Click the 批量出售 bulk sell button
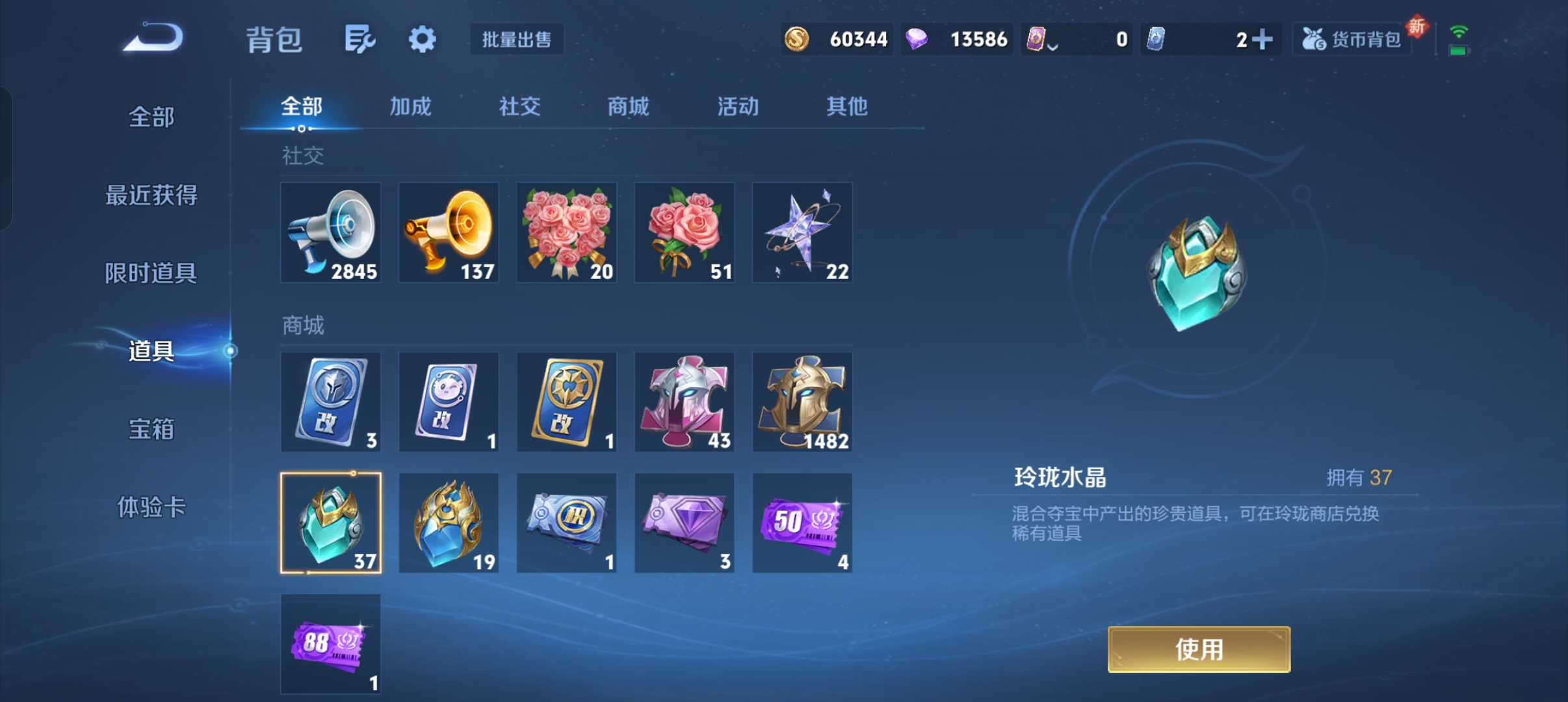The height and width of the screenshot is (702, 1568). pos(517,40)
